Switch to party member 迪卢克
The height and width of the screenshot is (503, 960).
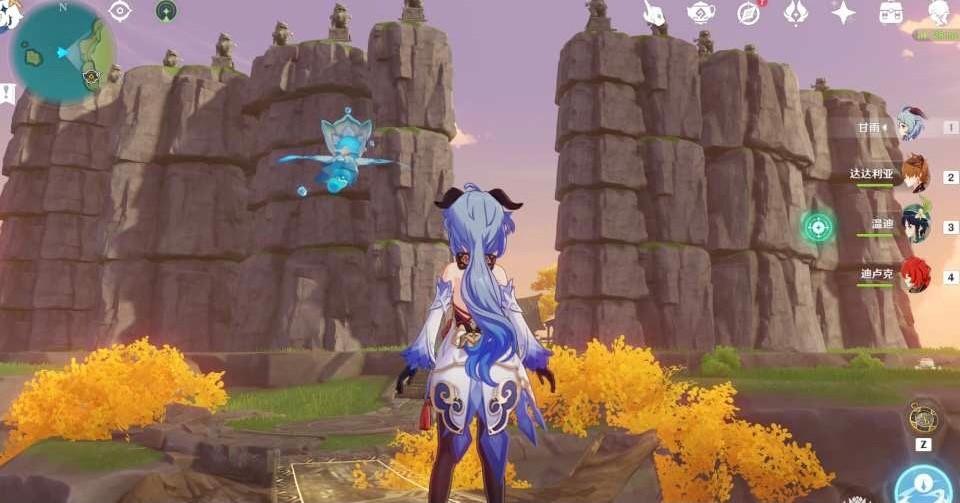point(914,273)
